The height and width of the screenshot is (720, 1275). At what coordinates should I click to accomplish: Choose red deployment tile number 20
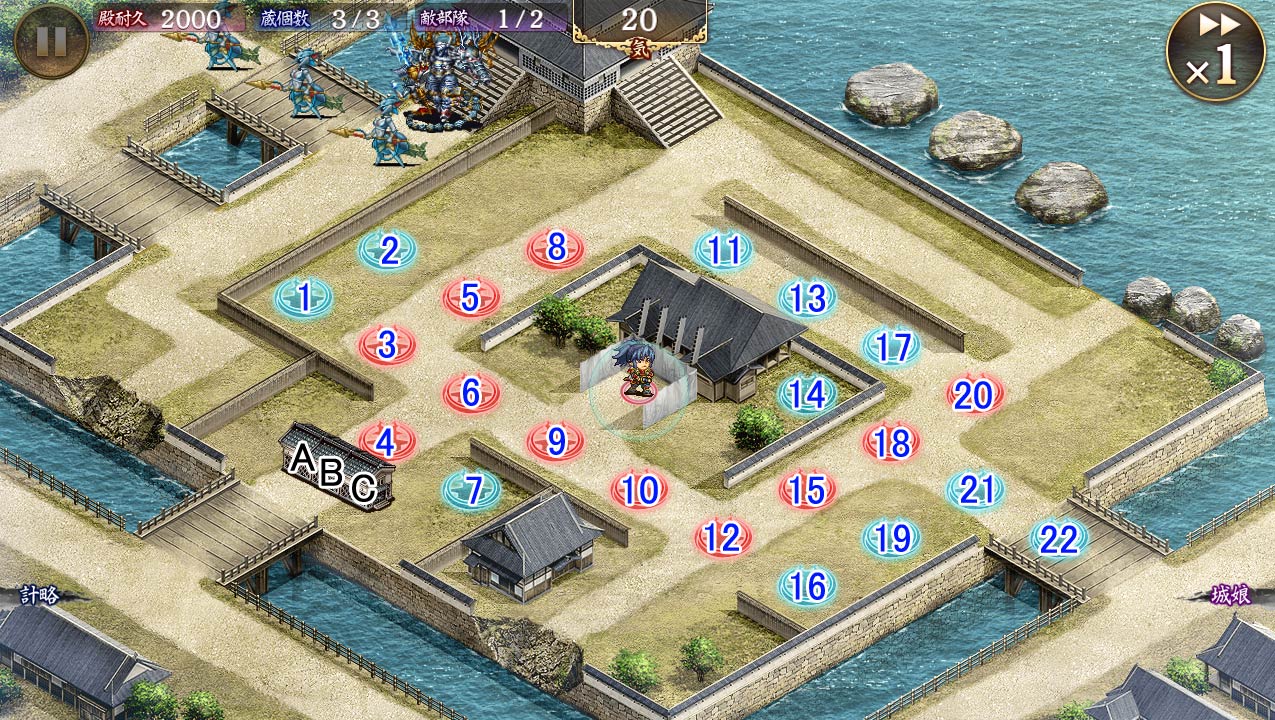pos(974,395)
